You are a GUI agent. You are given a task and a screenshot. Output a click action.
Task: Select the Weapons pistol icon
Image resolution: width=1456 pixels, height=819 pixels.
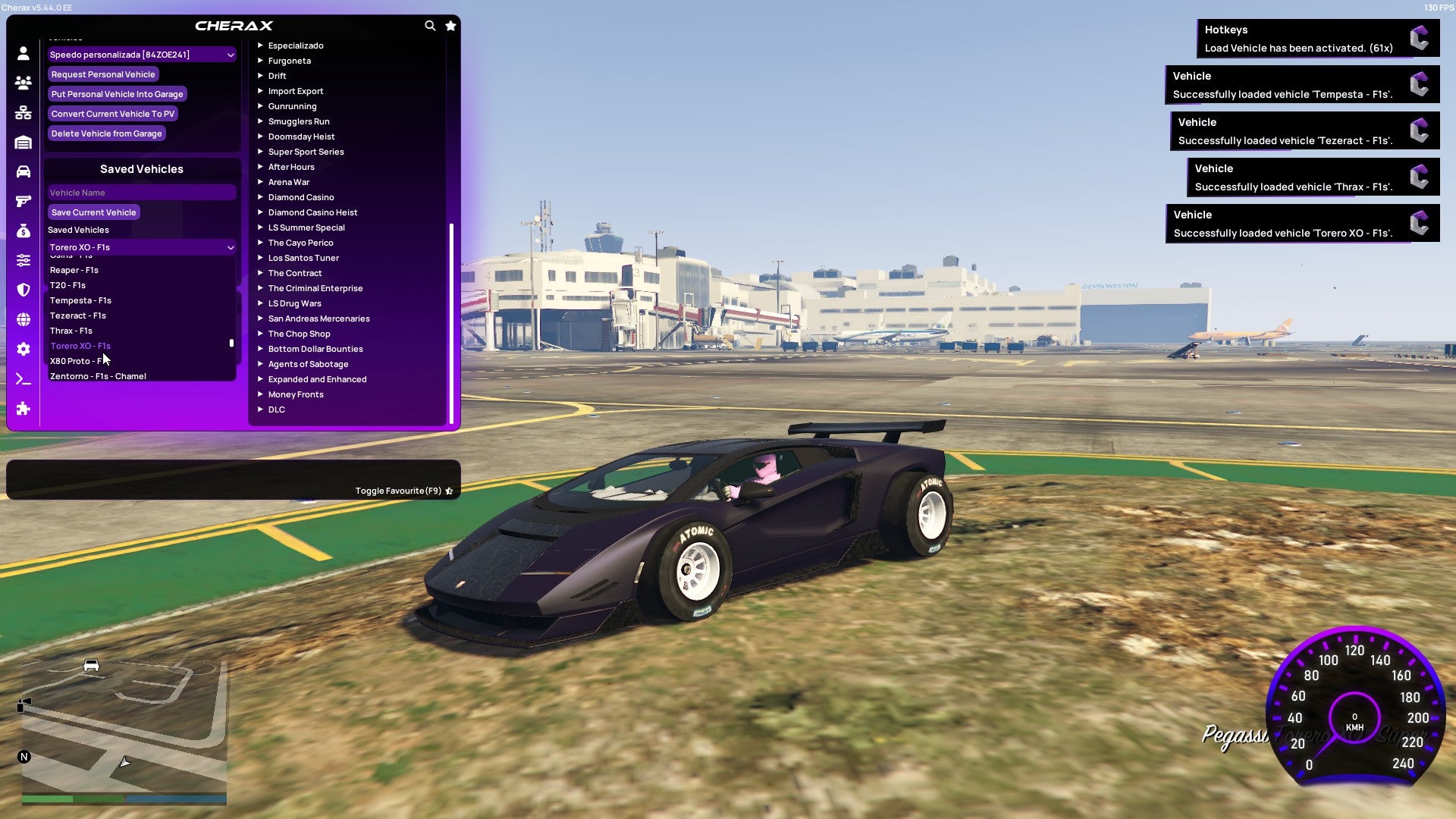tap(23, 200)
